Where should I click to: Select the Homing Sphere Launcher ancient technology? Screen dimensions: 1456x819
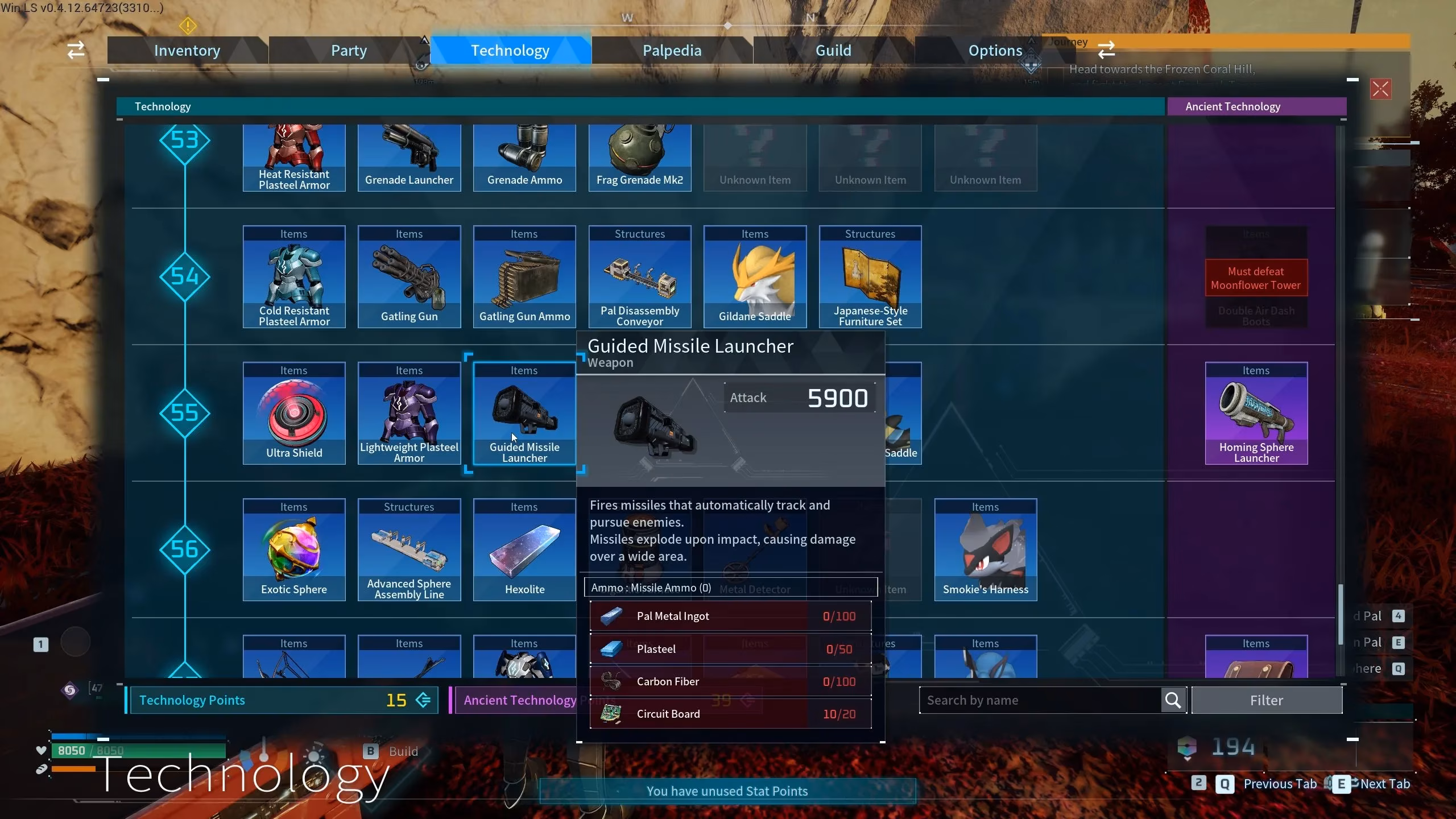(1256, 413)
